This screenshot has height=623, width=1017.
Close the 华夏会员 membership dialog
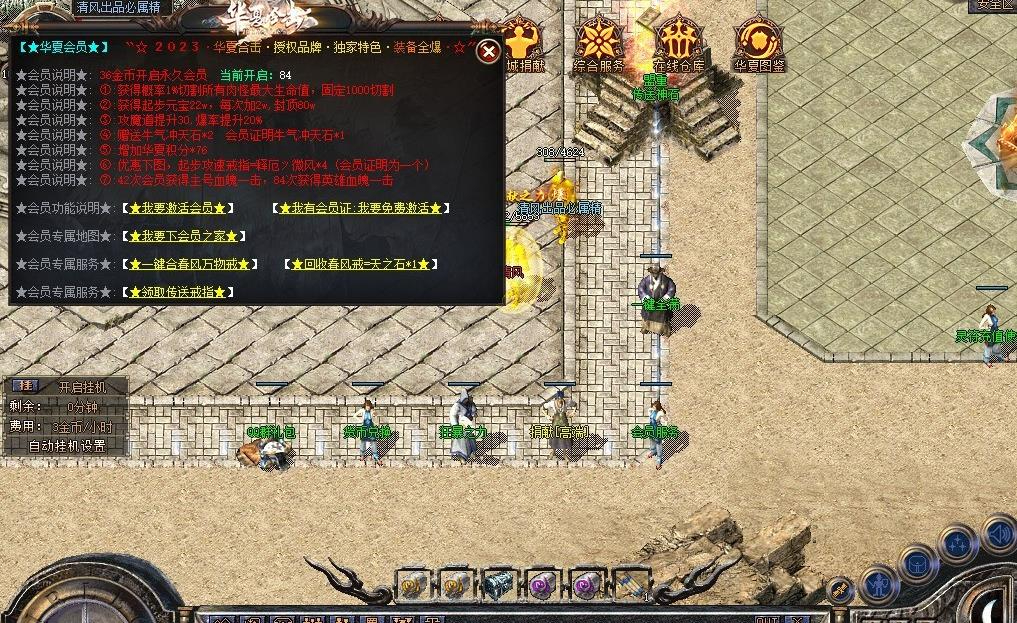pyautogui.click(x=487, y=51)
